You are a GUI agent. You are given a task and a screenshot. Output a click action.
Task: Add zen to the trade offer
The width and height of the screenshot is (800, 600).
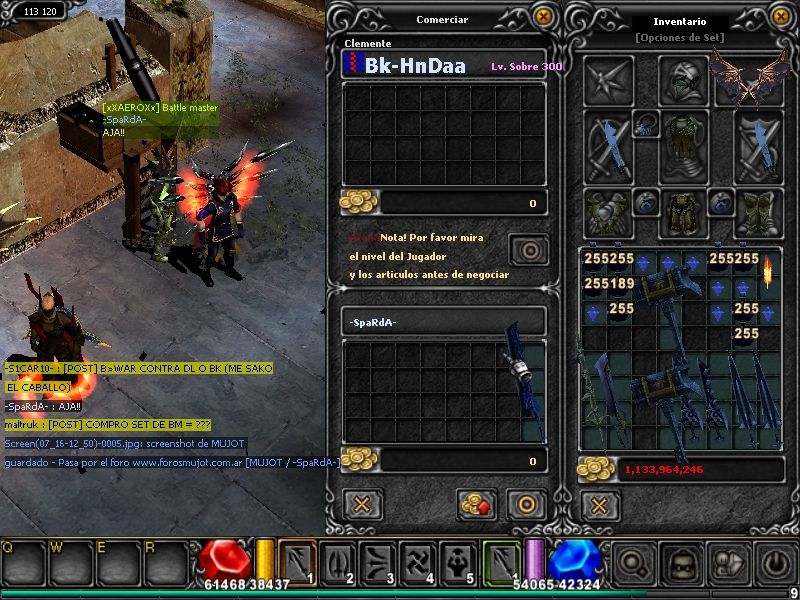[x=478, y=504]
